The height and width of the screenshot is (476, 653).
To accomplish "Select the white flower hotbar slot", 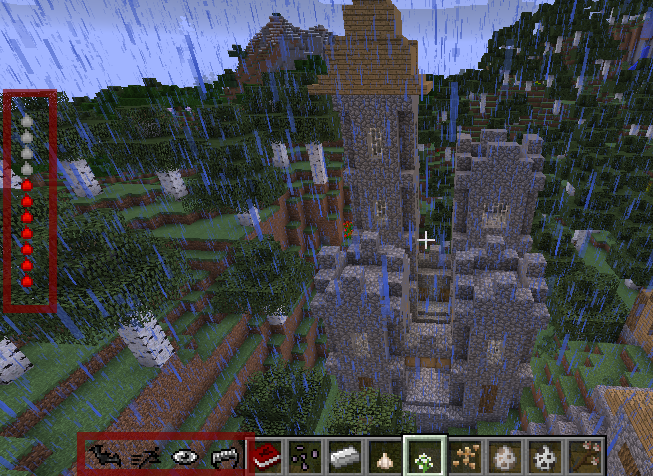I will click(423, 456).
